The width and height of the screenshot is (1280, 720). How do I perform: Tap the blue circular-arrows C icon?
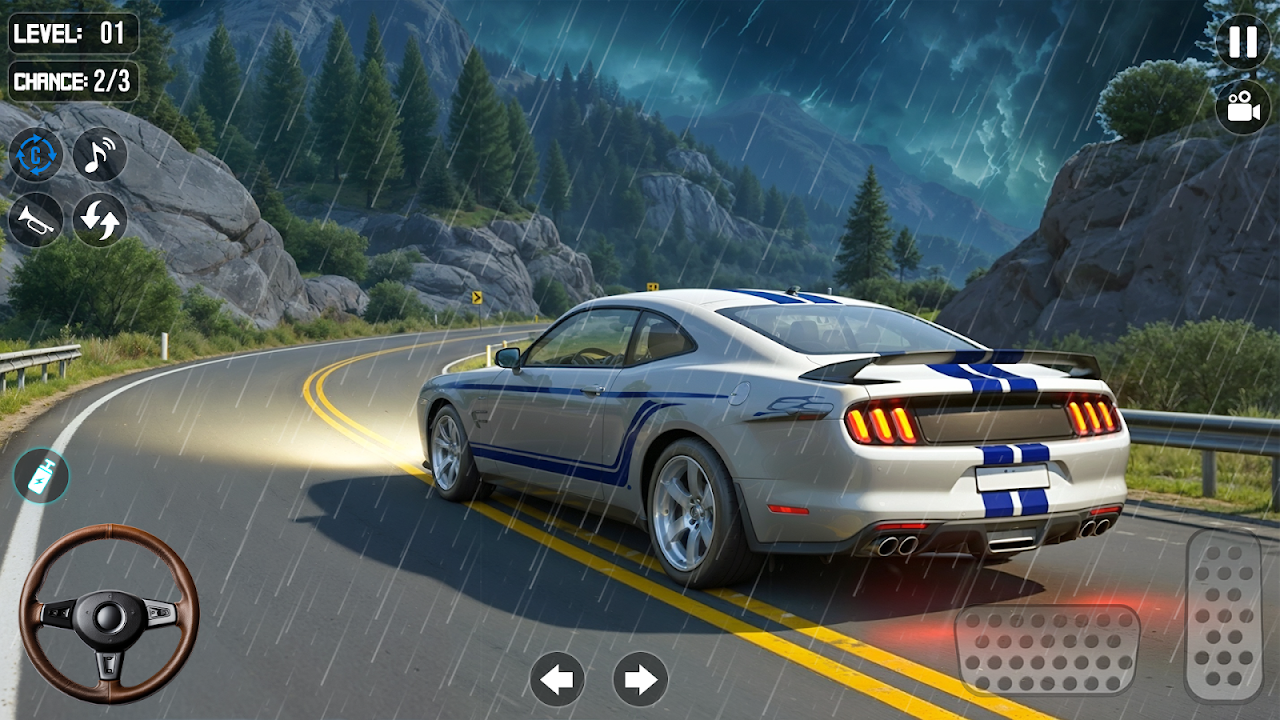36,155
